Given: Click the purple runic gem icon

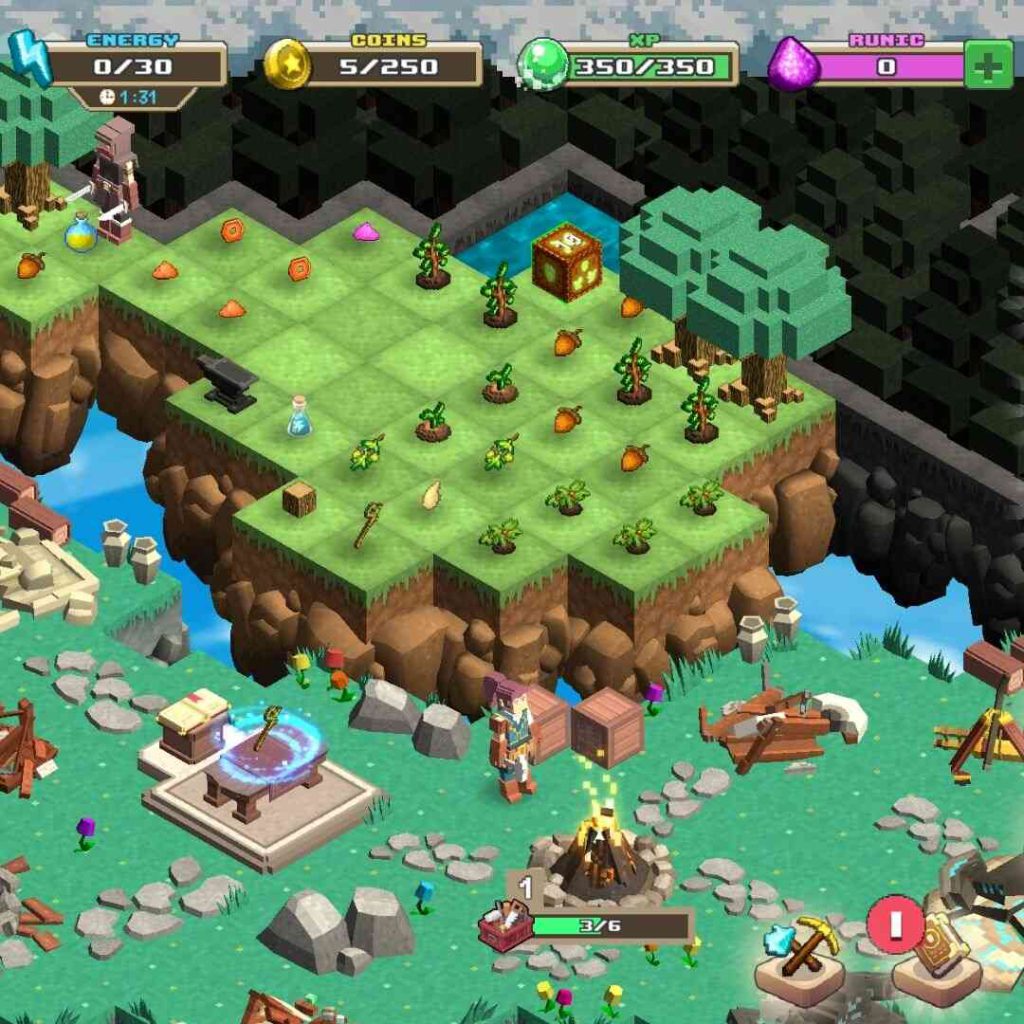Looking at the screenshot, I should pos(794,65).
